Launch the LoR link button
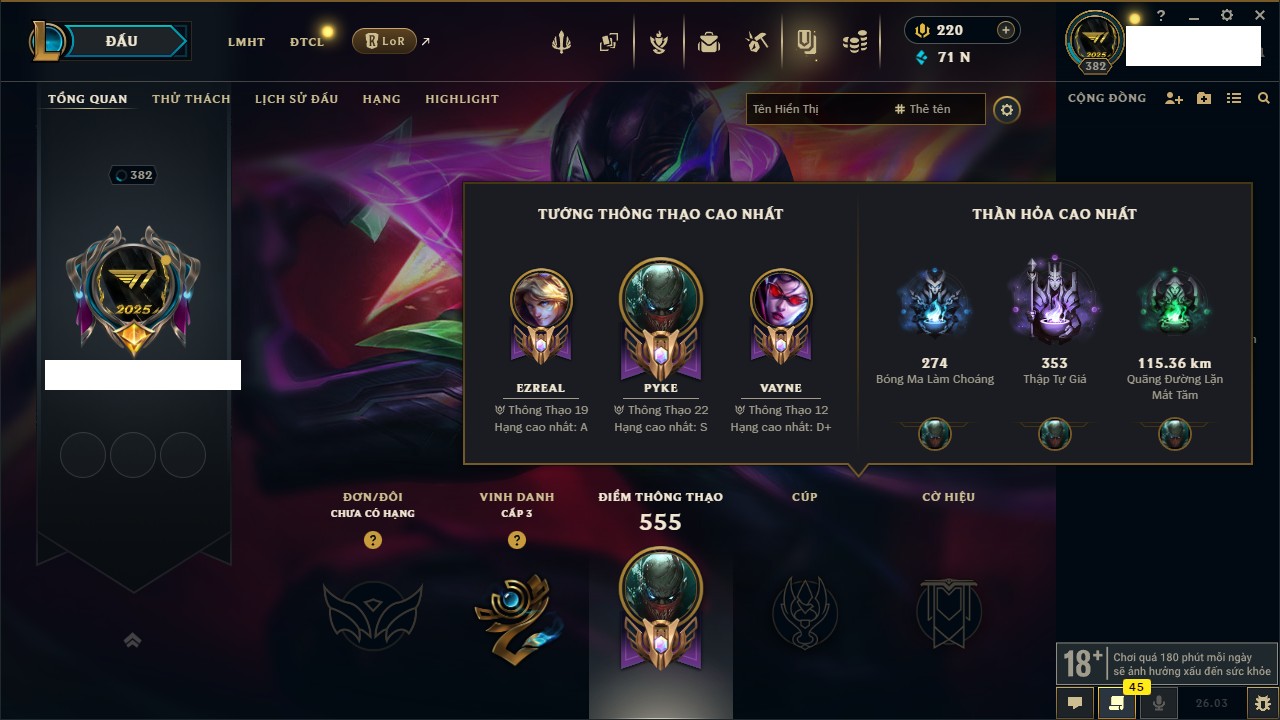The width and height of the screenshot is (1280, 720). click(x=384, y=41)
